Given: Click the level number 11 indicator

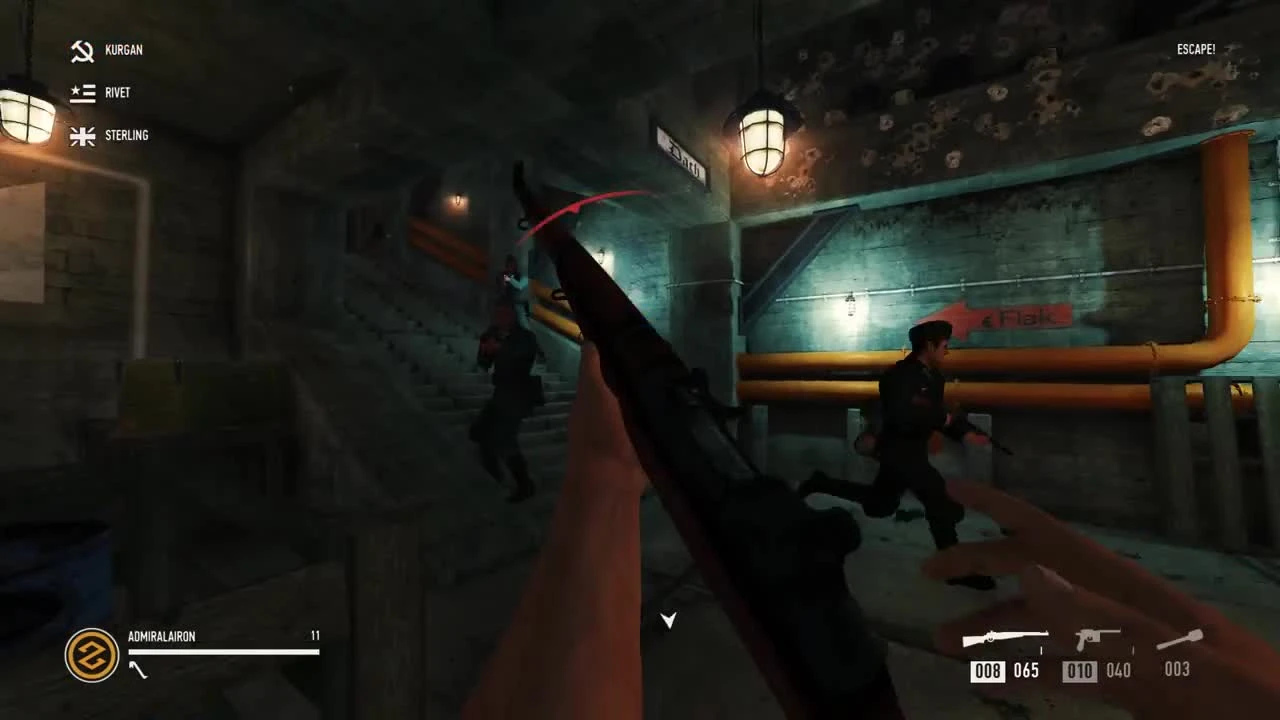Looking at the screenshot, I should click(x=315, y=636).
